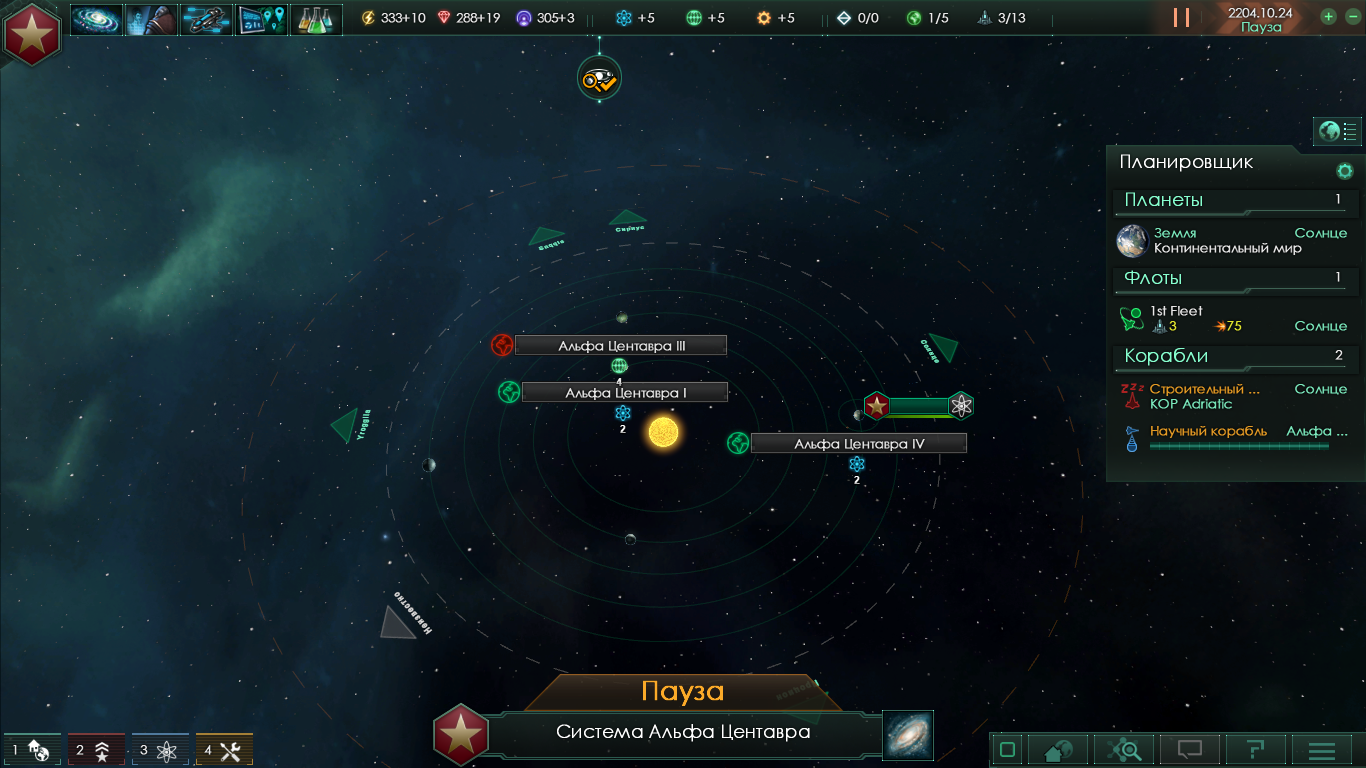The width and height of the screenshot is (1366, 768).
Task: Select the science ship in outliner
Action: pyautogui.click(x=1208, y=432)
